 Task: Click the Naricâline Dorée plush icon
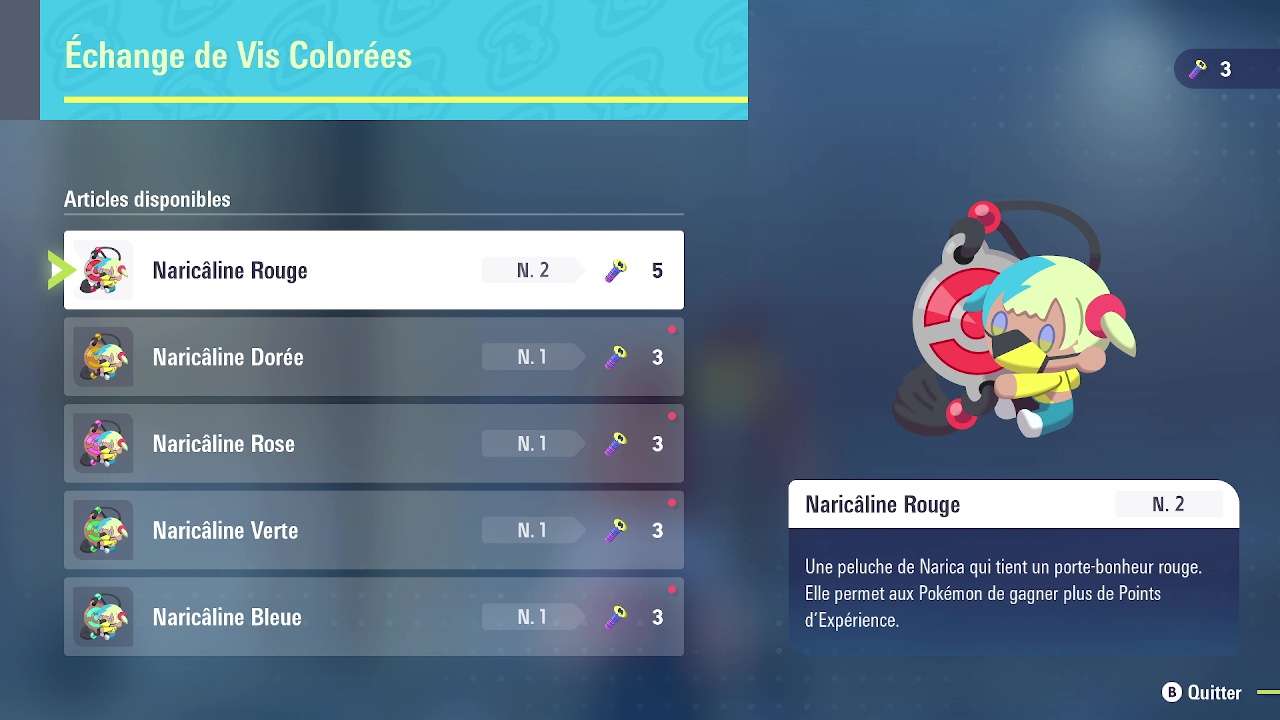103,356
